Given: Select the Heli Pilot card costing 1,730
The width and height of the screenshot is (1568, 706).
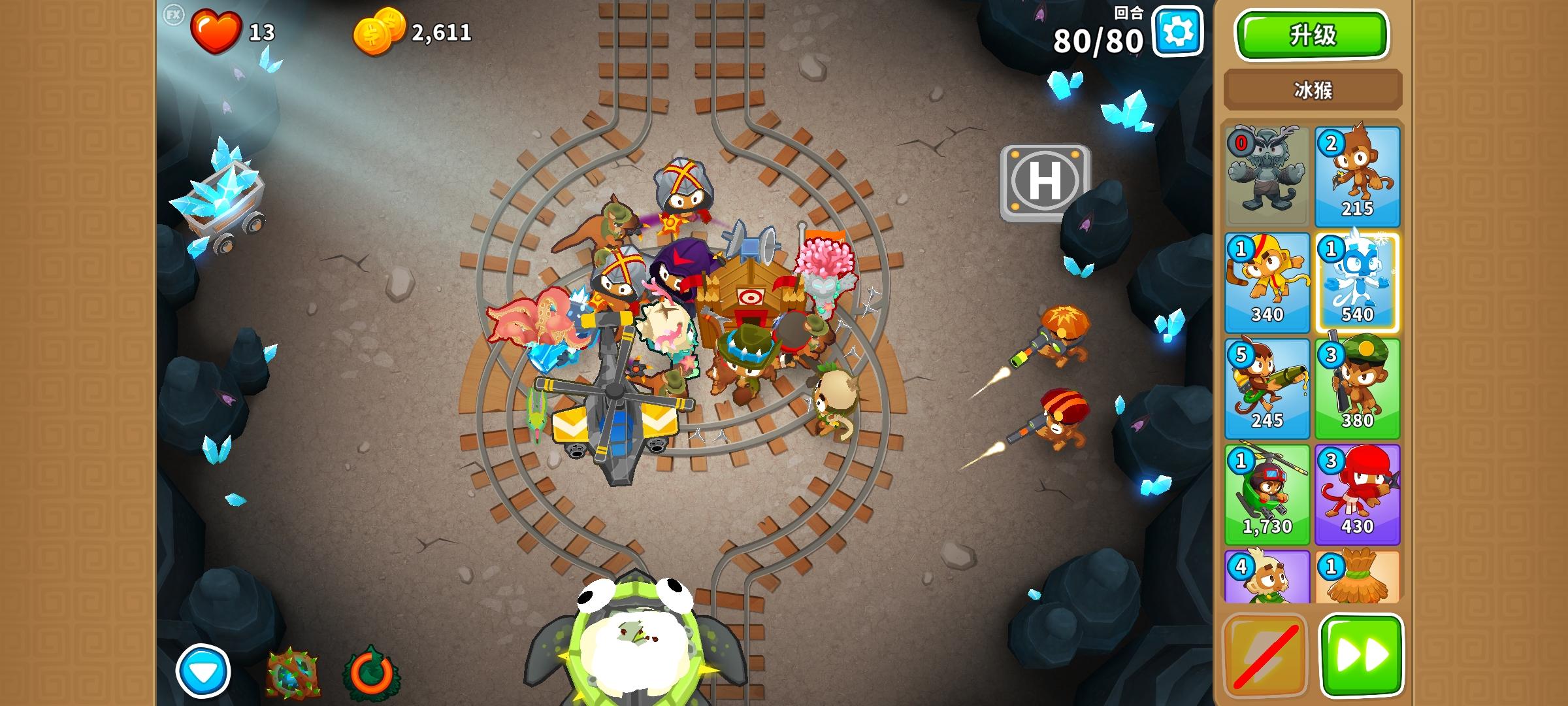Looking at the screenshot, I should [1266, 497].
